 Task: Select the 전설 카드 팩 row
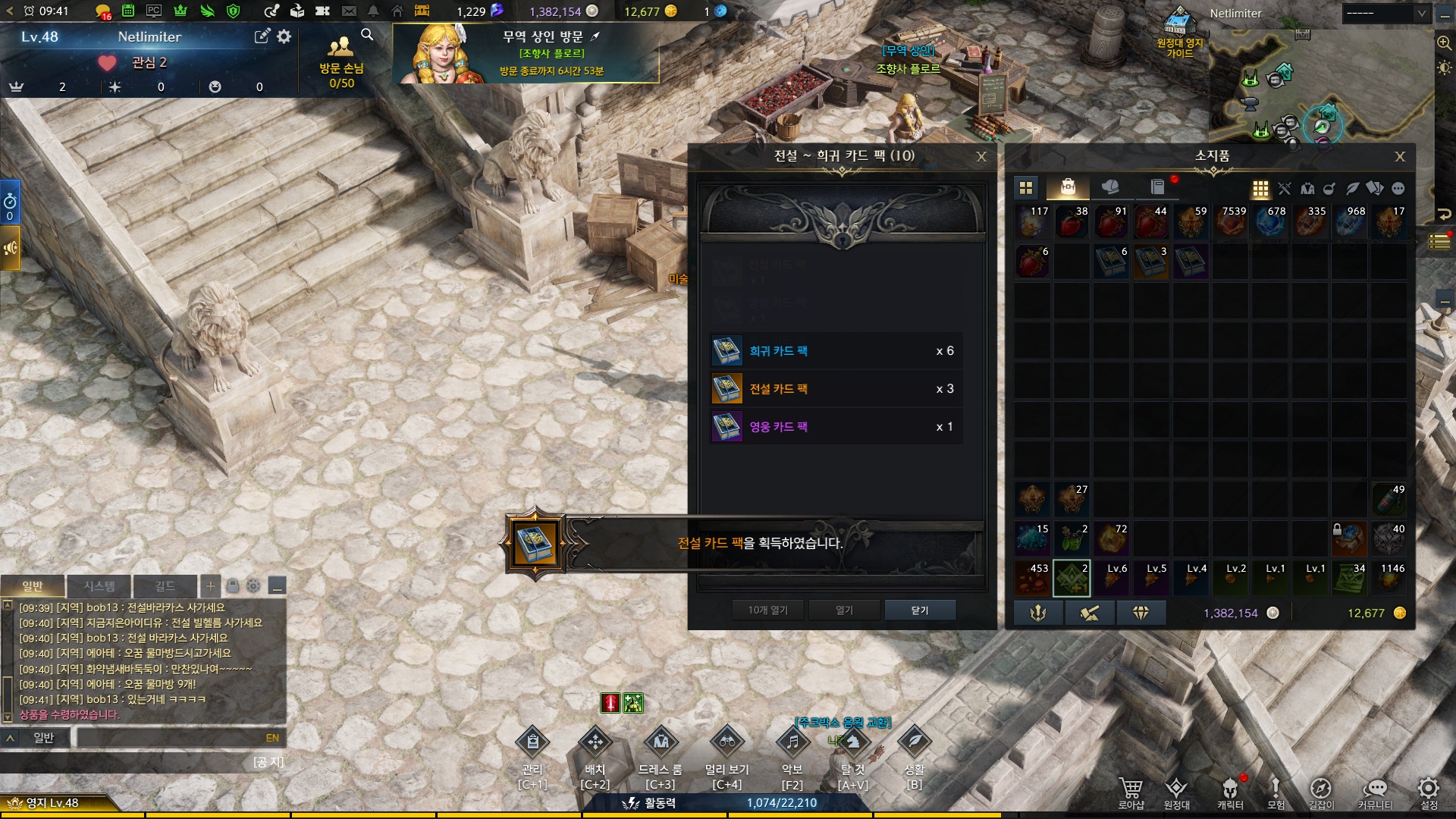(836, 389)
